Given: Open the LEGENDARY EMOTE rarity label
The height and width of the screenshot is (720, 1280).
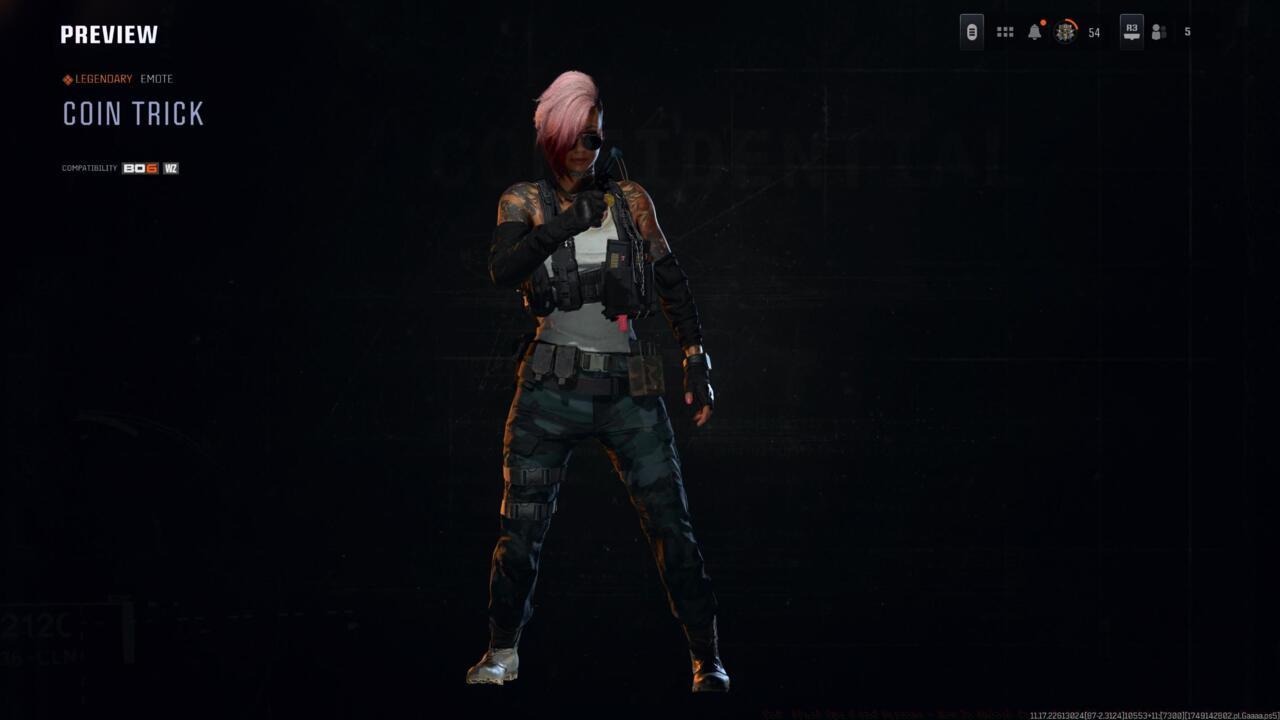Looking at the screenshot, I should coord(110,78).
